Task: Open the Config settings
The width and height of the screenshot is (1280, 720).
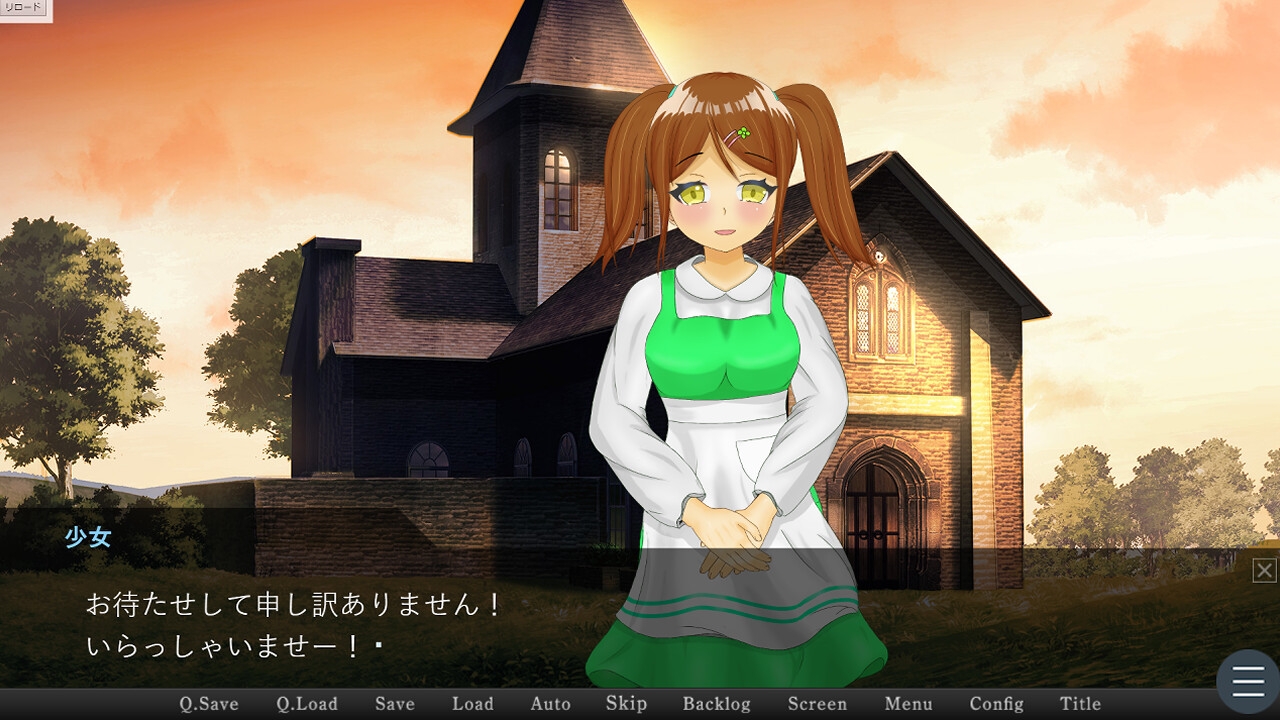Action: pyautogui.click(x=996, y=704)
